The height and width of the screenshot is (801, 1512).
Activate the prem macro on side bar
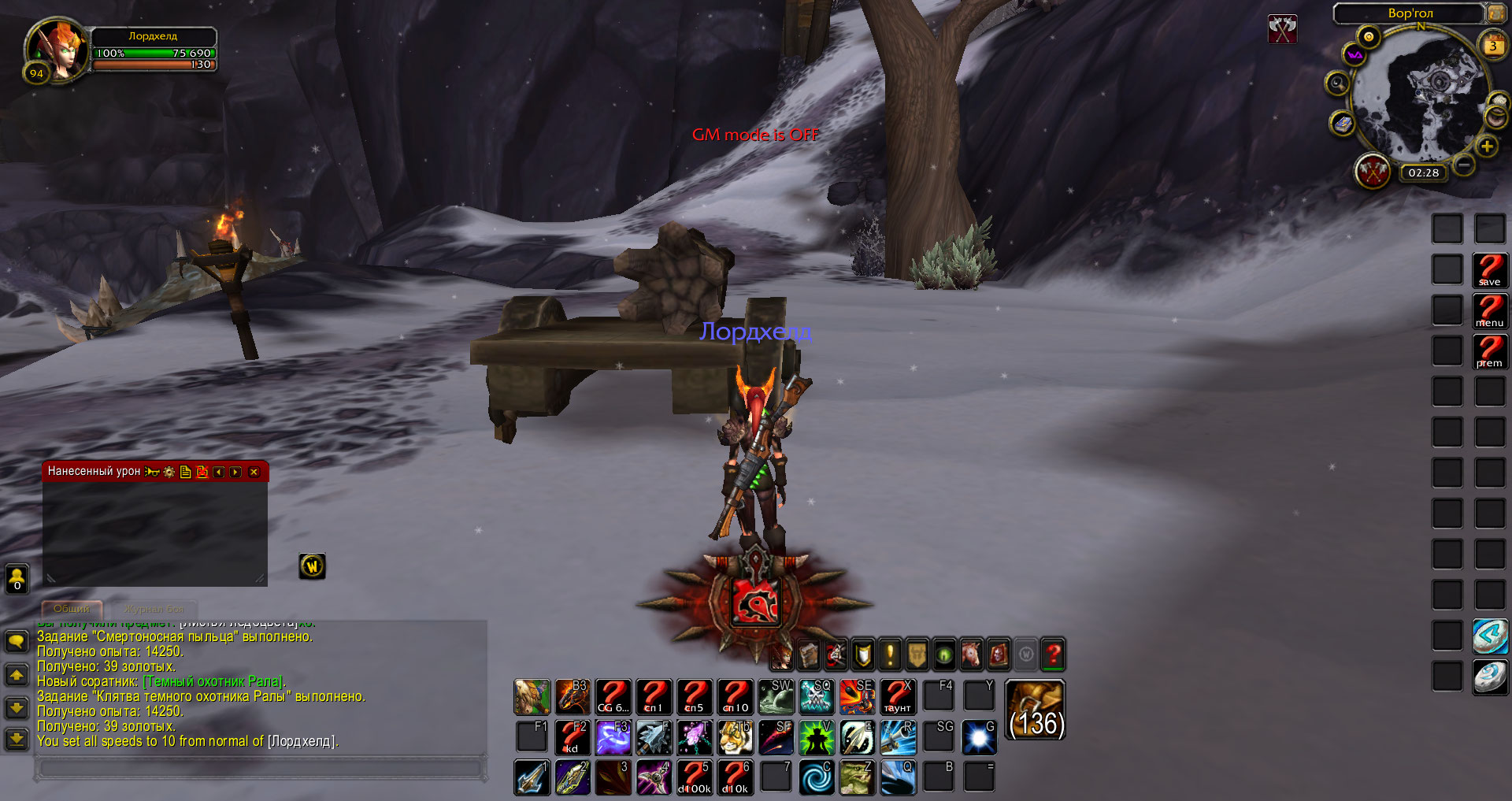(1489, 351)
